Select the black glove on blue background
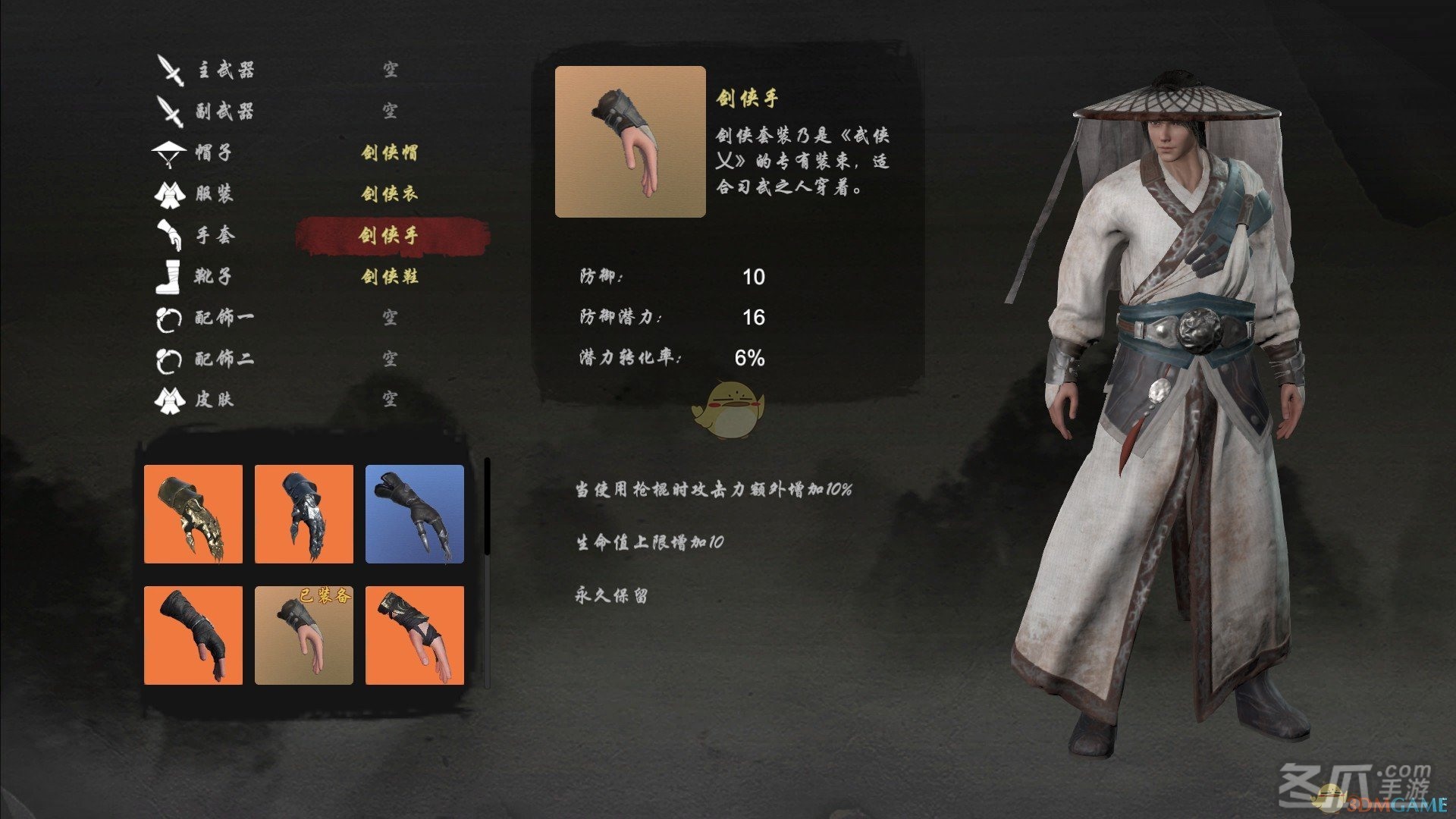Screen dimensions: 1456x819 415,514
